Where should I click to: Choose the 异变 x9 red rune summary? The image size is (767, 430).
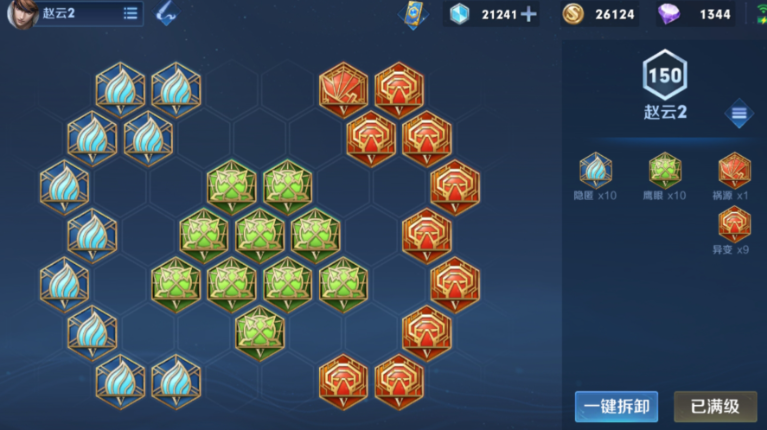coord(734,225)
